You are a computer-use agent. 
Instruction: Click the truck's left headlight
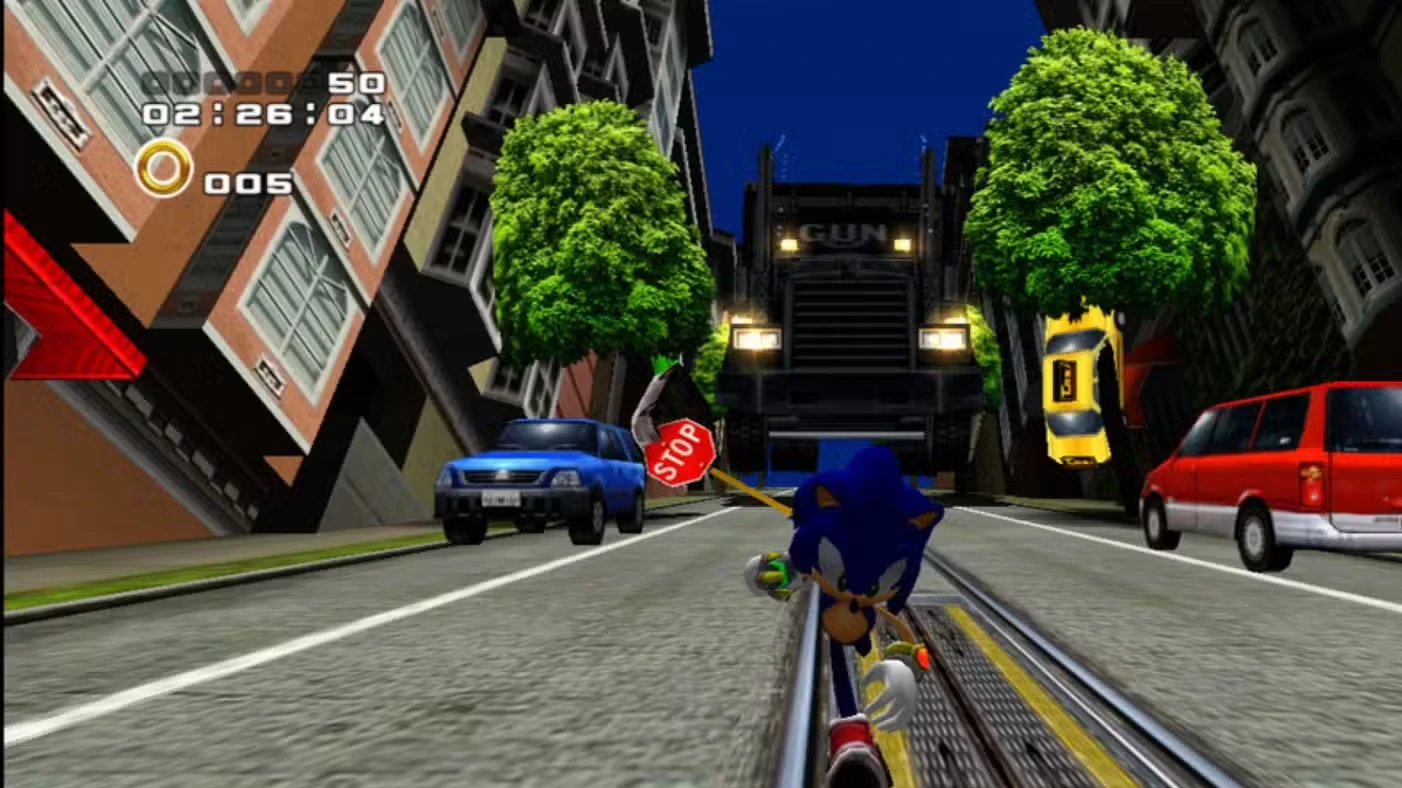(x=757, y=338)
